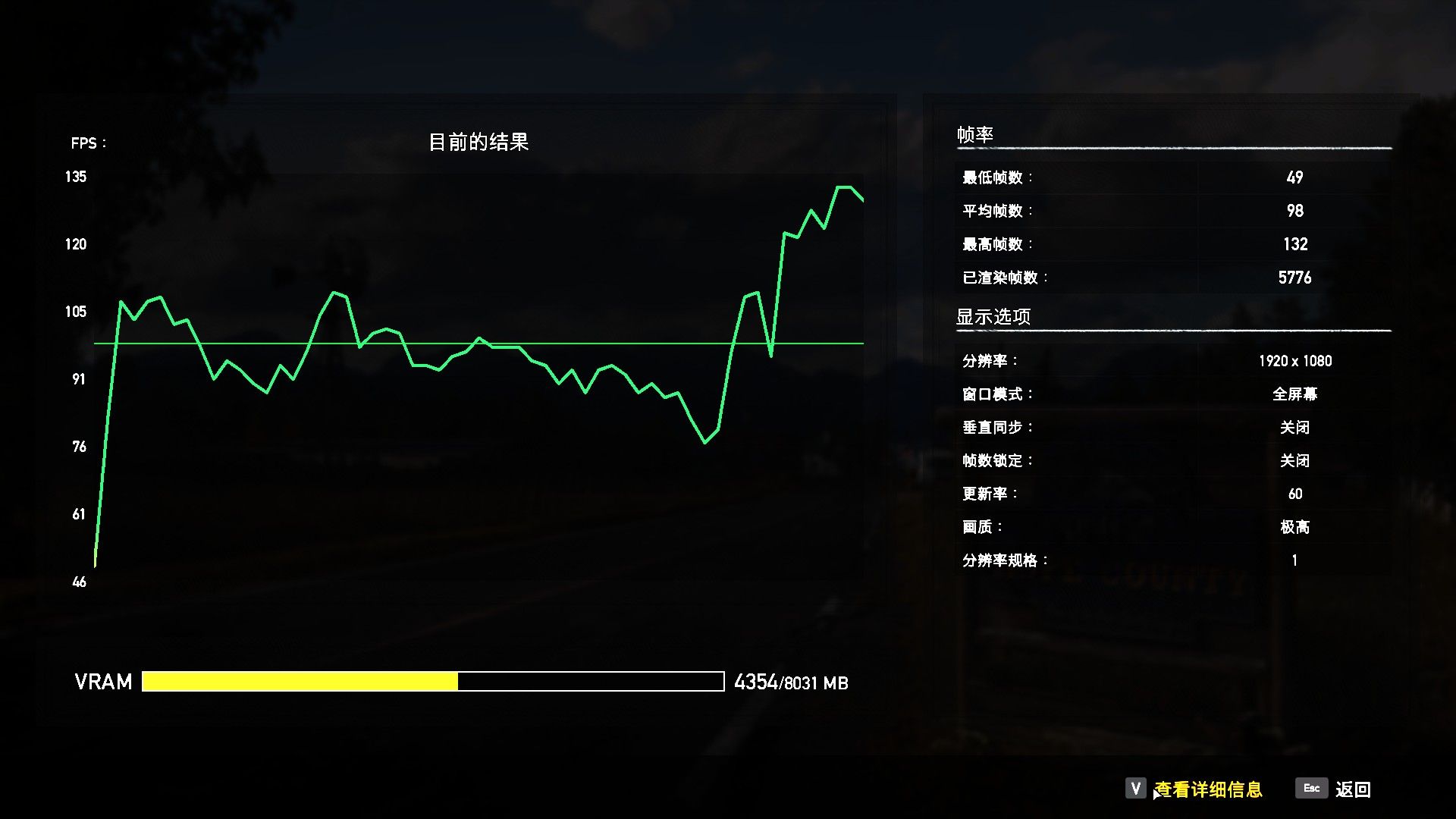Select the 目前的结果 title
The width and height of the screenshot is (1456, 819).
click(480, 140)
